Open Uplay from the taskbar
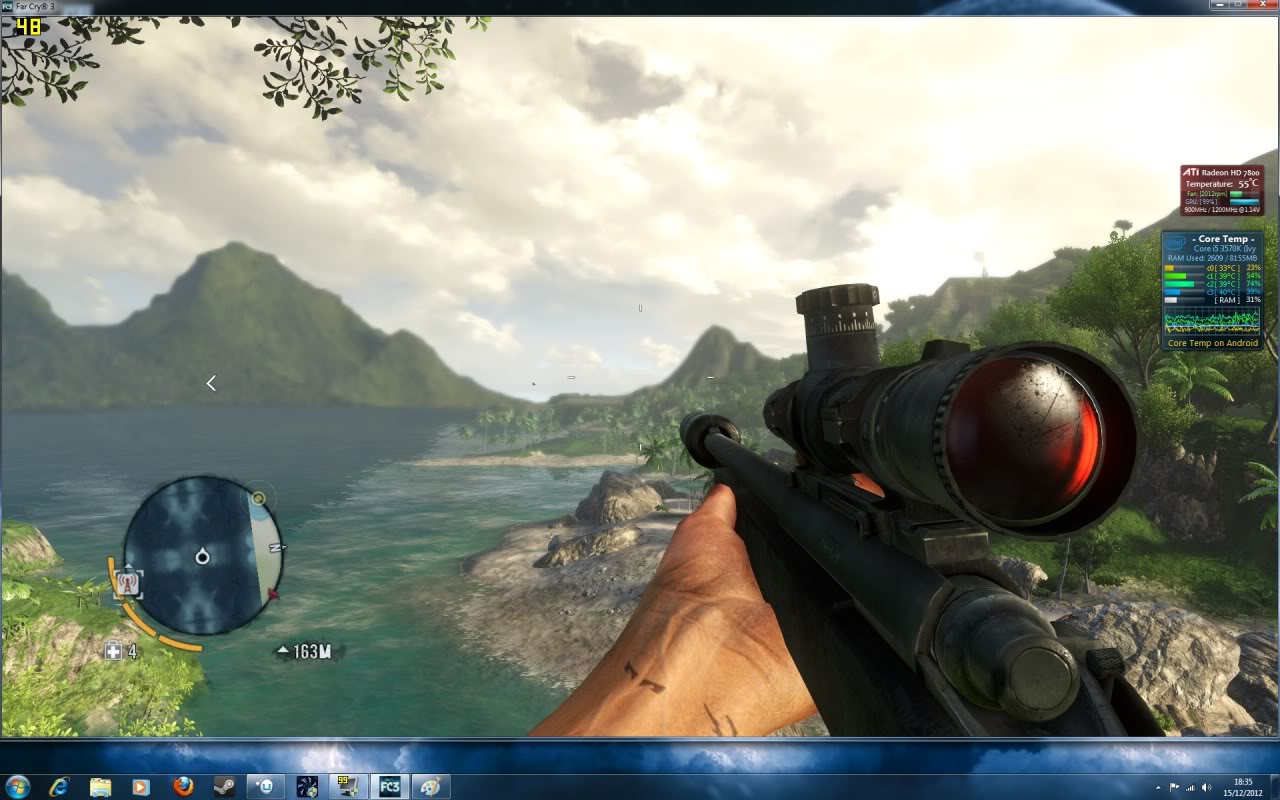1280x800 pixels. click(264, 786)
